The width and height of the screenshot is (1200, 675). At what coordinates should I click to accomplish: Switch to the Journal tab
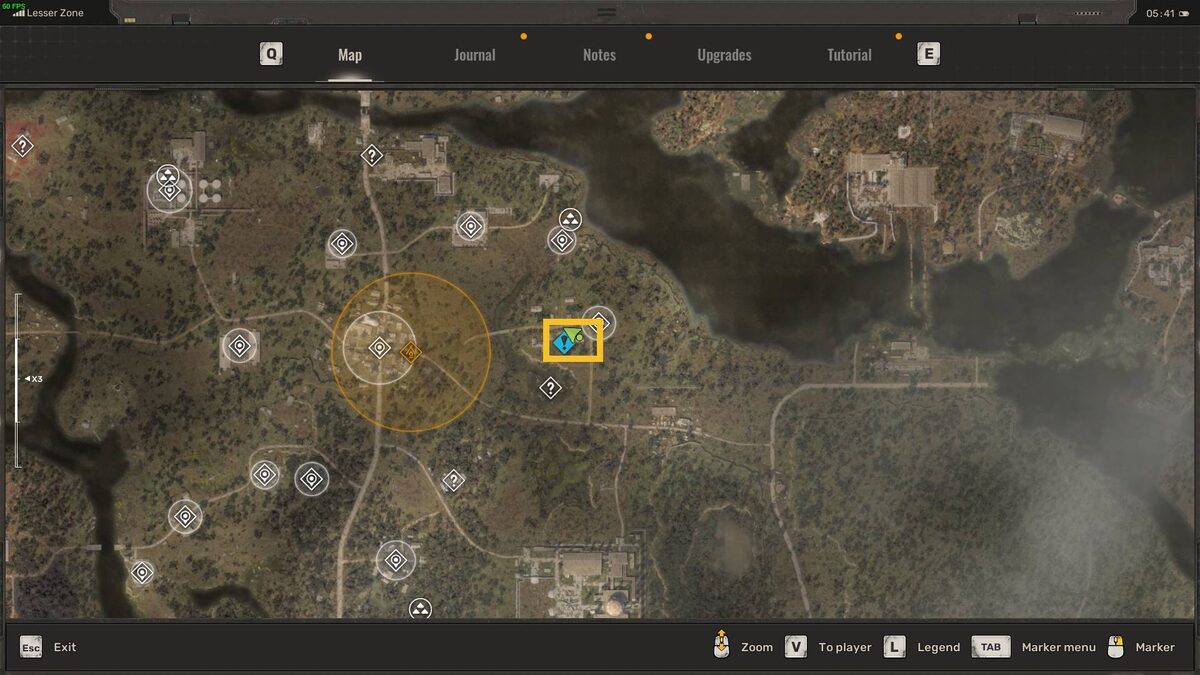[474, 55]
